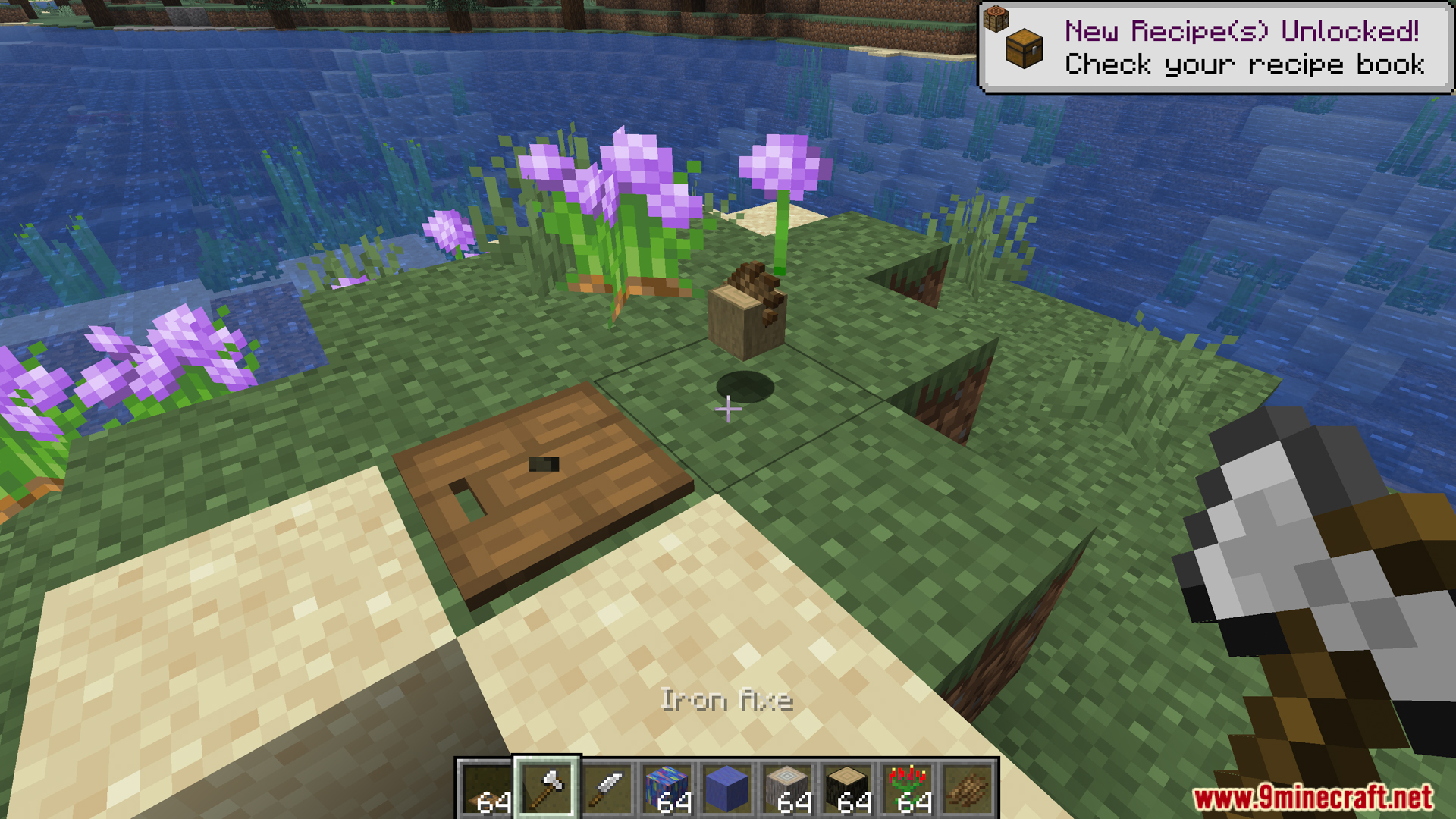Select the gray log stack slot
Viewport: 1456px width, 819px height.
point(787,789)
